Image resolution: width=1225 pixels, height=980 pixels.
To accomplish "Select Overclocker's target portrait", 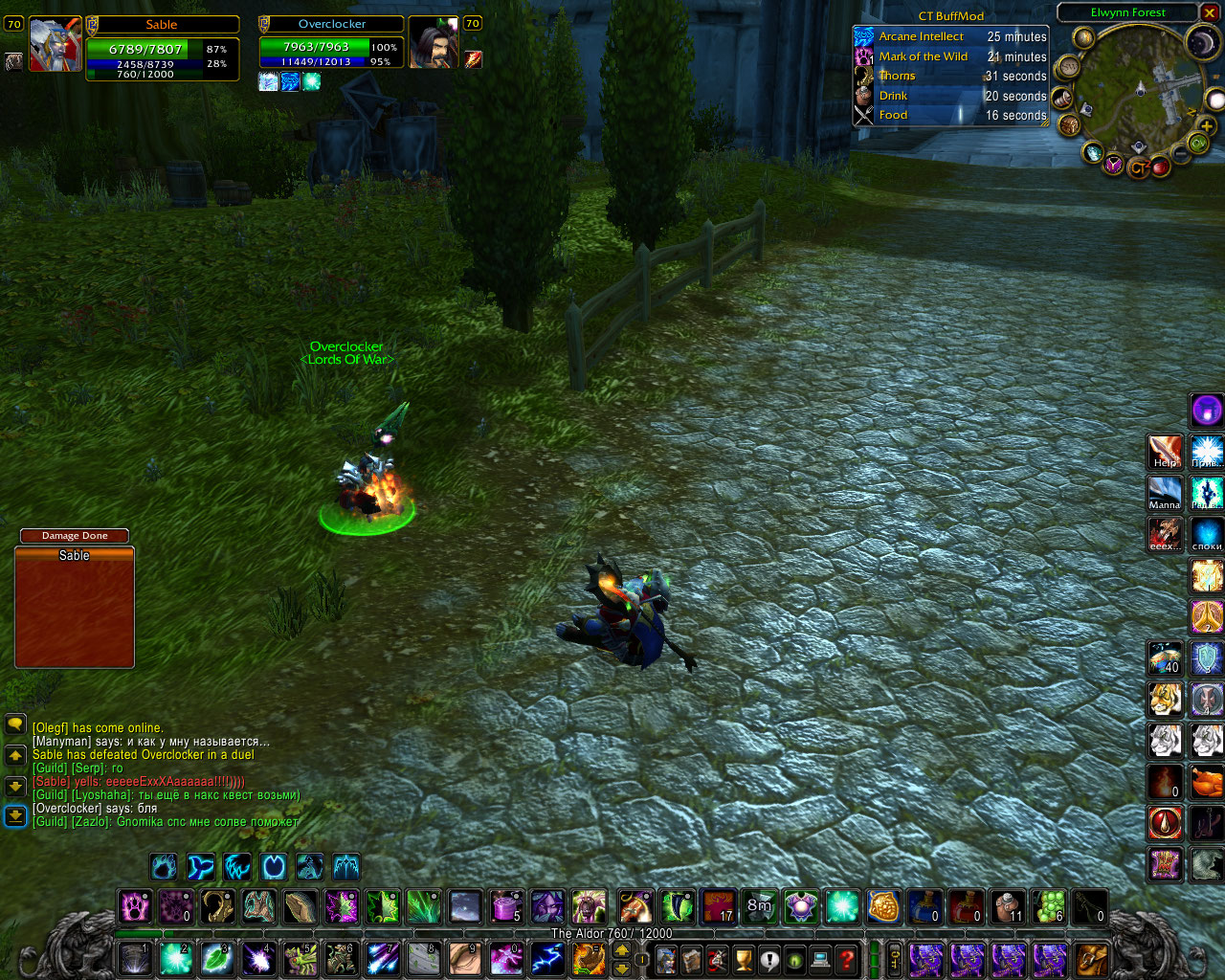I will 432,43.
